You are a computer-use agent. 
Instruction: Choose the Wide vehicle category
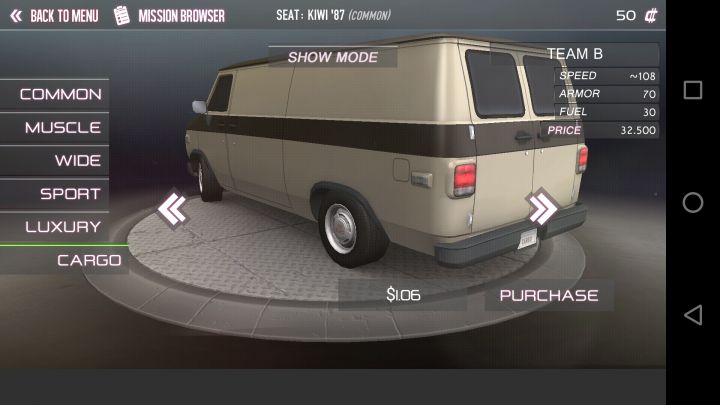pyautogui.click(x=77, y=161)
